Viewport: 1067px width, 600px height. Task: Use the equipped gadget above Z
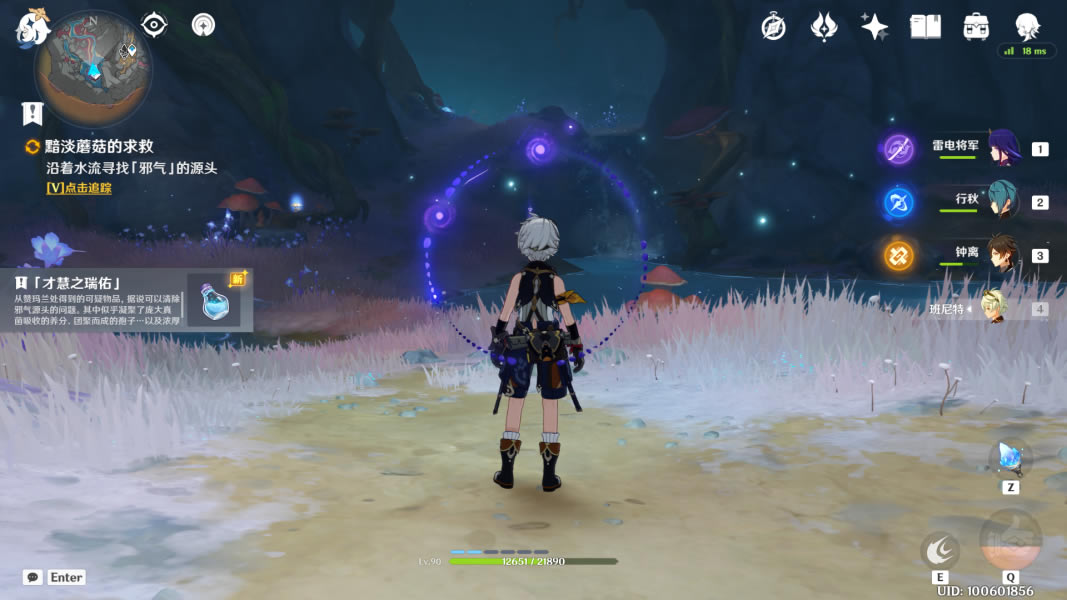point(1009,458)
